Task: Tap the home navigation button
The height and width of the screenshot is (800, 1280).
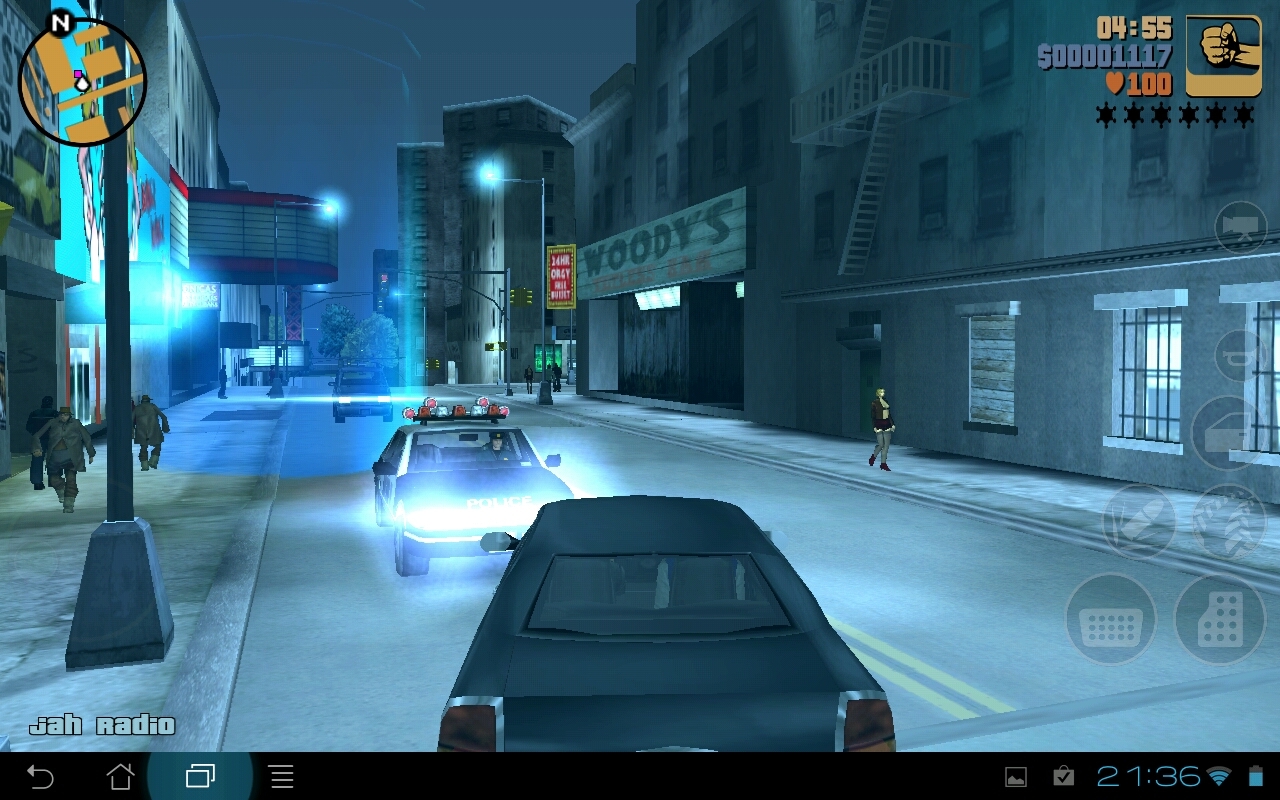Action: 118,775
